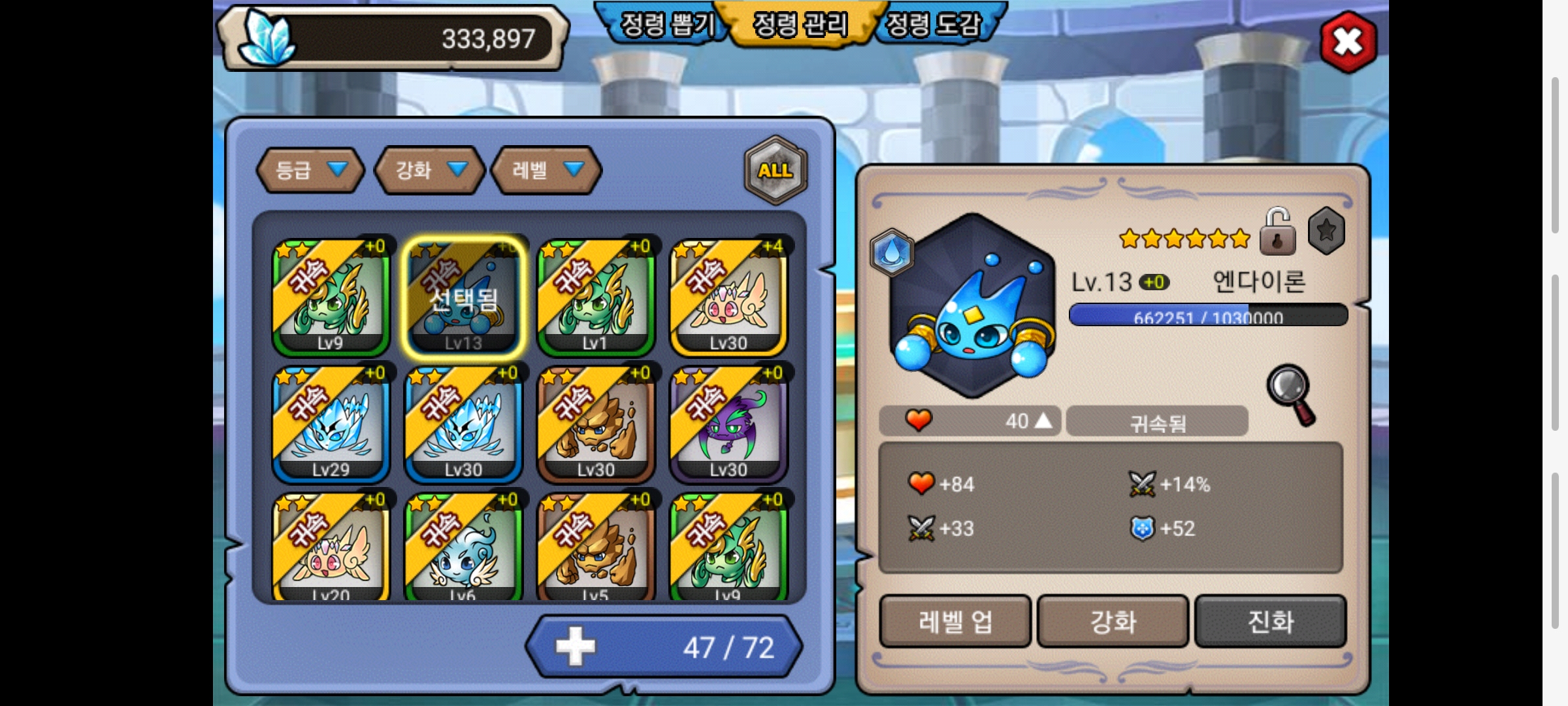Image resolution: width=1568 pixels, height=706 pixels.
Task: Switch to the 정령 뽑기 tab
Action: click(x=666, y=25)
